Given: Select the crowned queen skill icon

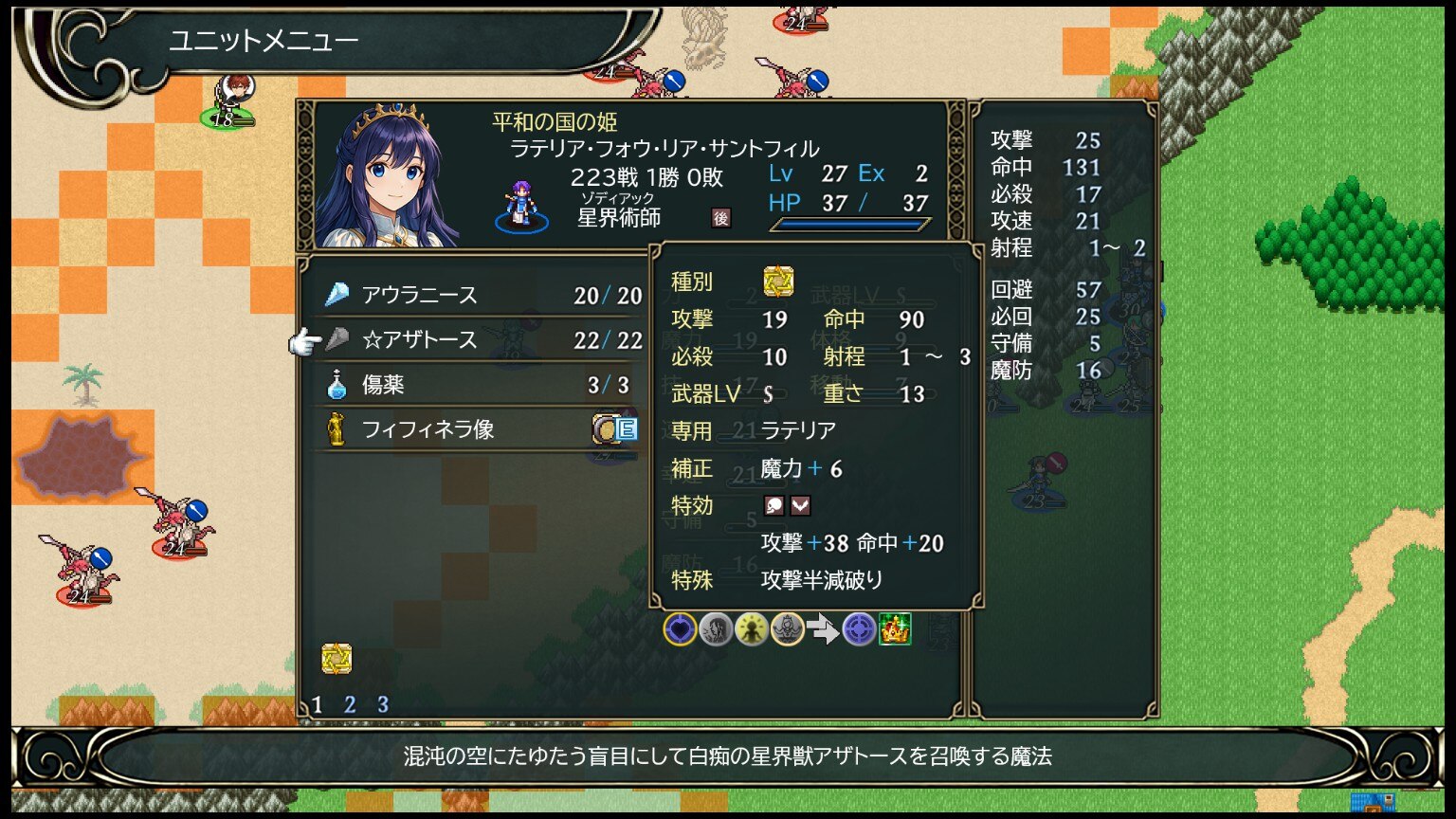Looking at the screenshot, I should tap(788, 628).
